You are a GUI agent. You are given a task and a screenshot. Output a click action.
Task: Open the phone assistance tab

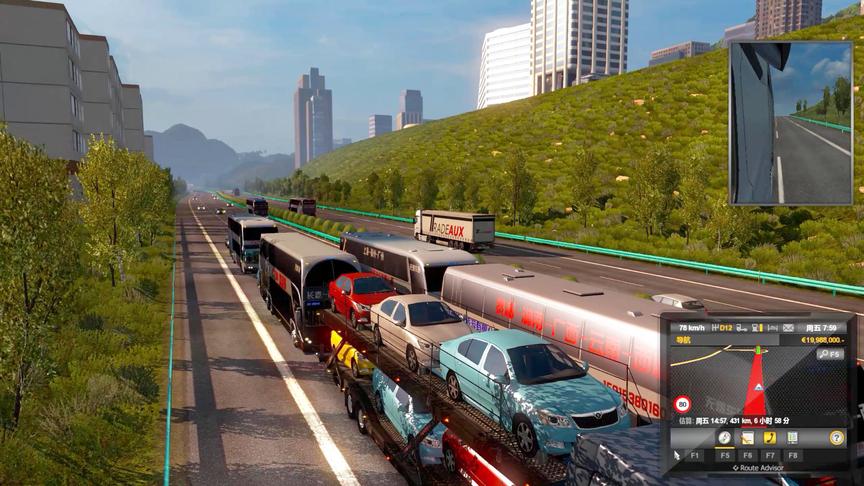769,438
